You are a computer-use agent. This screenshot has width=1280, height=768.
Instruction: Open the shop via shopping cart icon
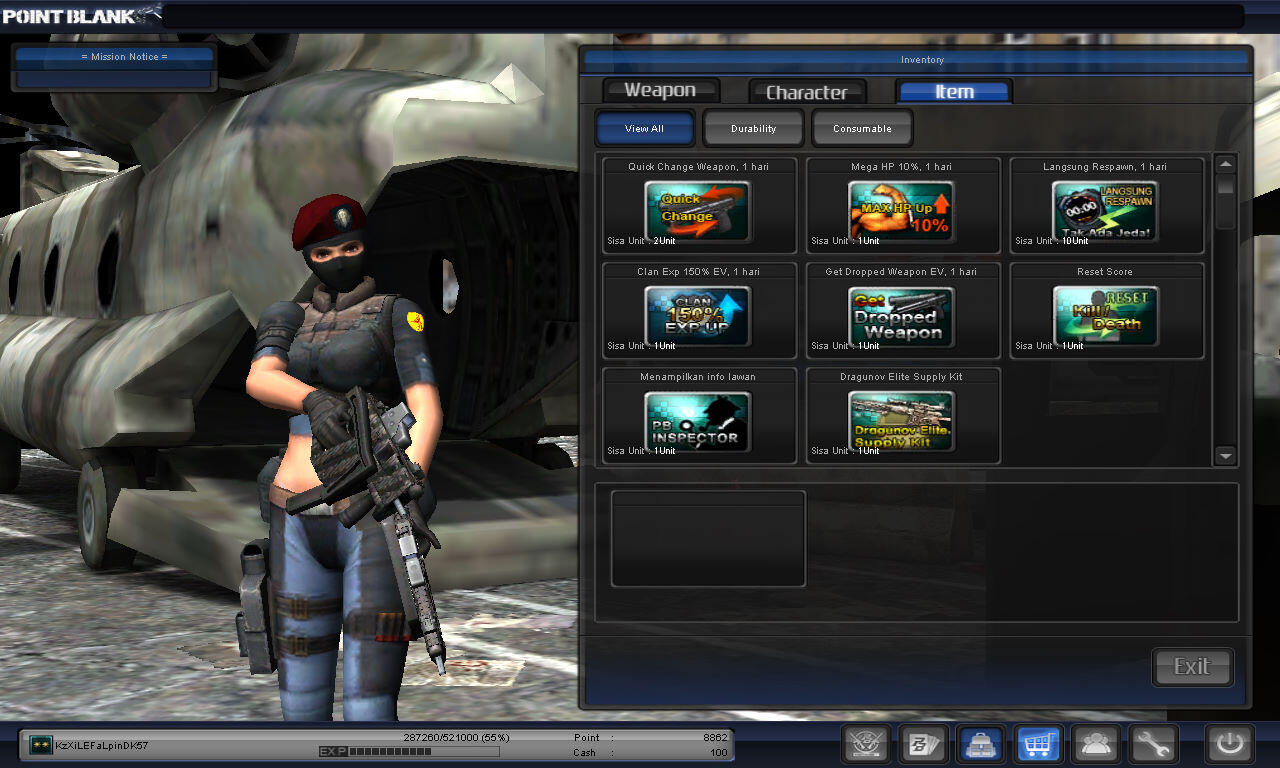coord(1038,744)
